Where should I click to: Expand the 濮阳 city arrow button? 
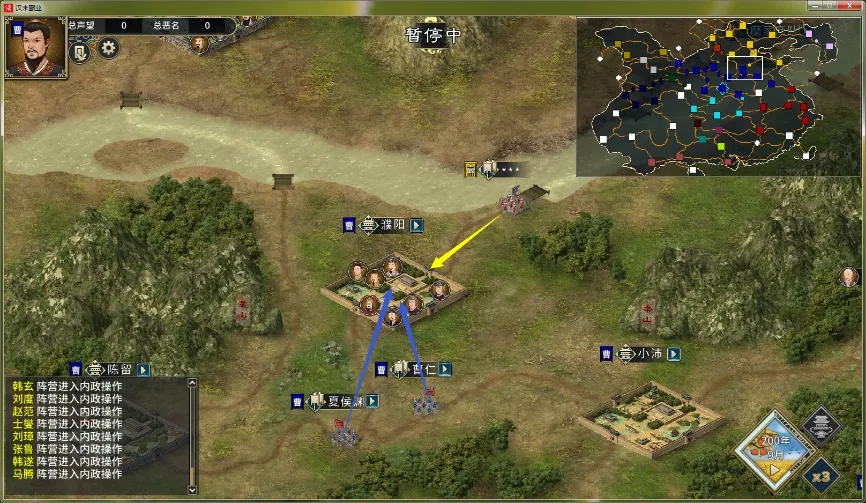click(417, 226)
